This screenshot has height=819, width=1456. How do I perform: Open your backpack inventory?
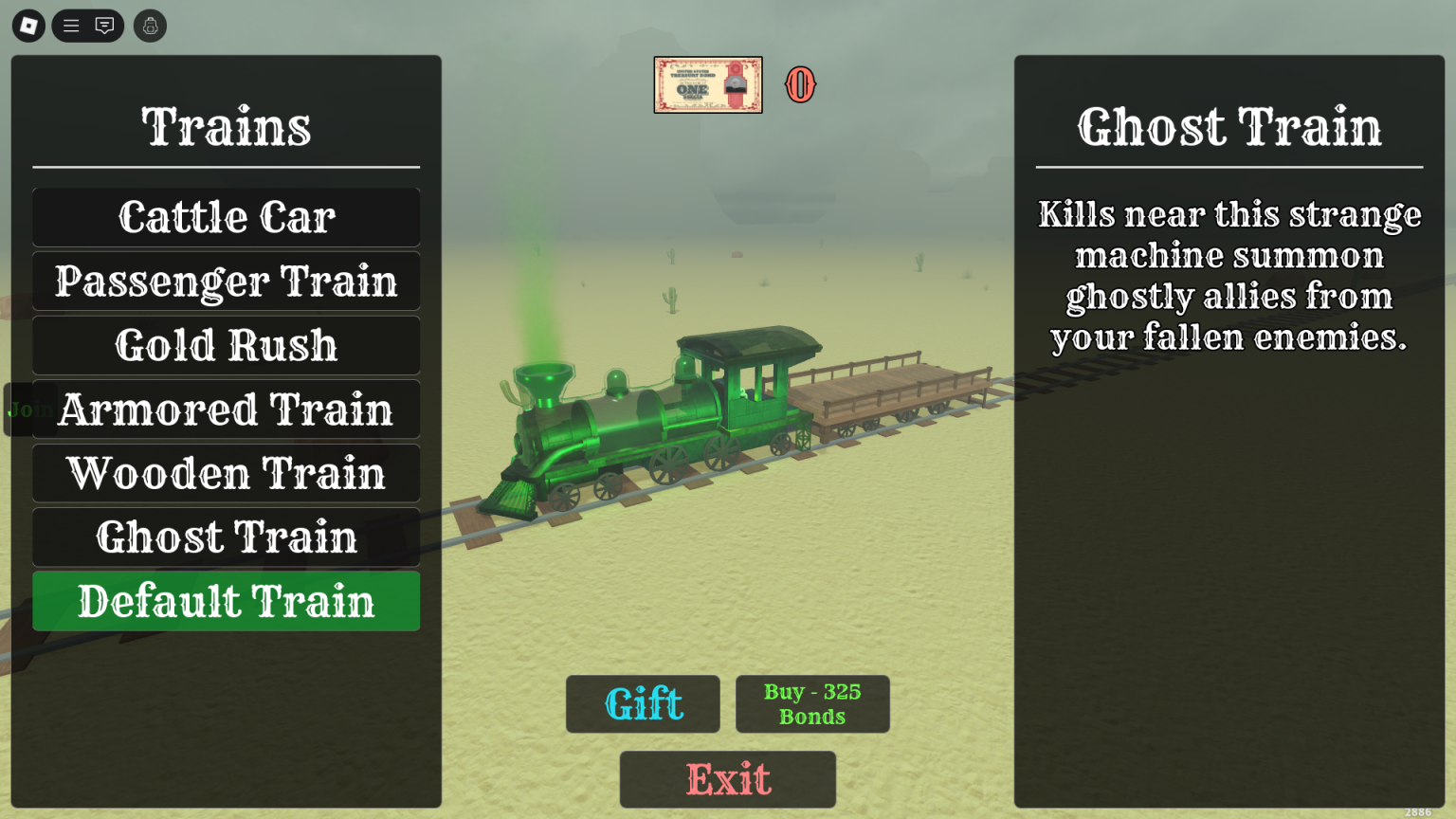(150, 26)
